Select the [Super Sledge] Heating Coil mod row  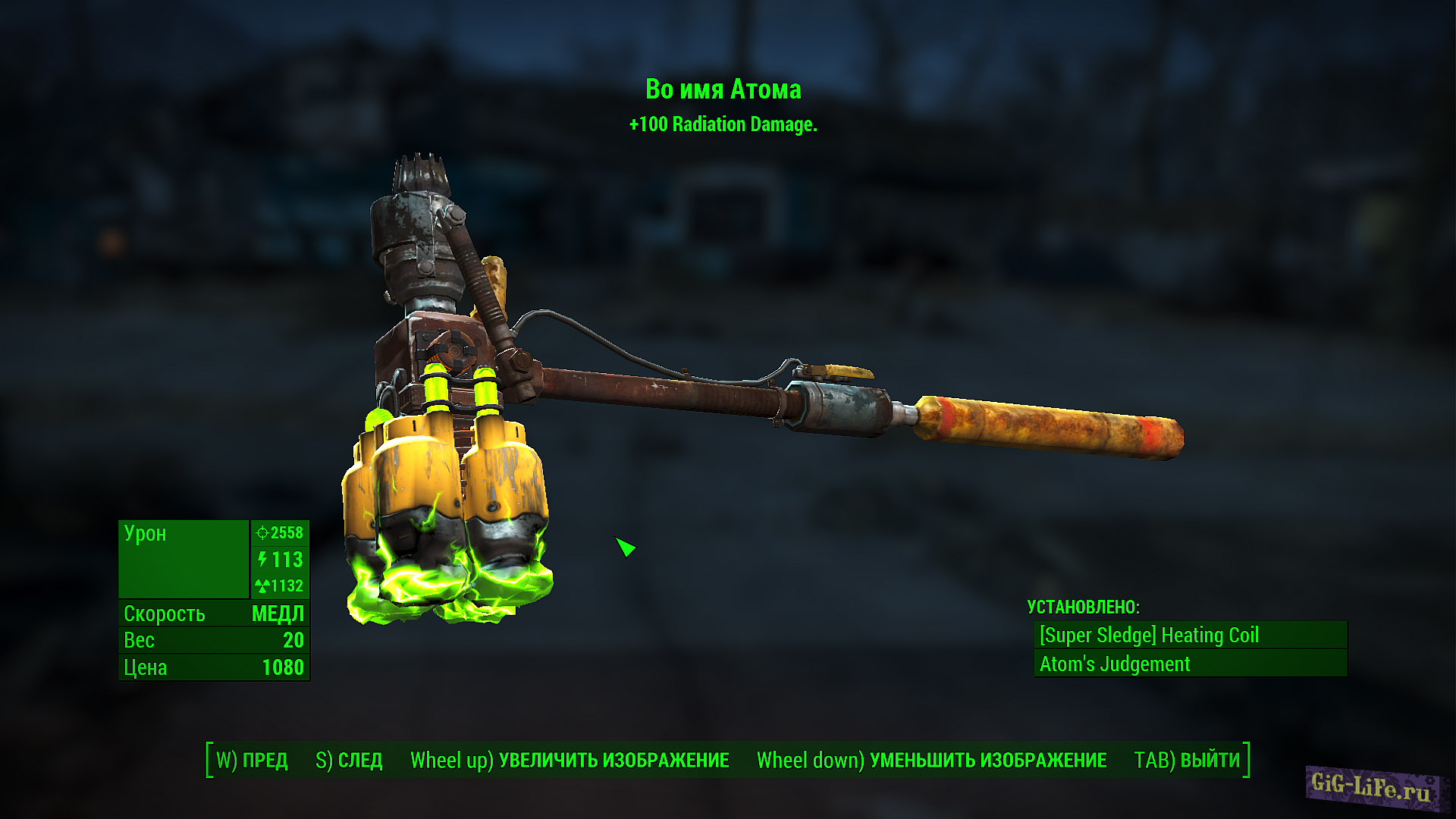(x=1189, y=635)
